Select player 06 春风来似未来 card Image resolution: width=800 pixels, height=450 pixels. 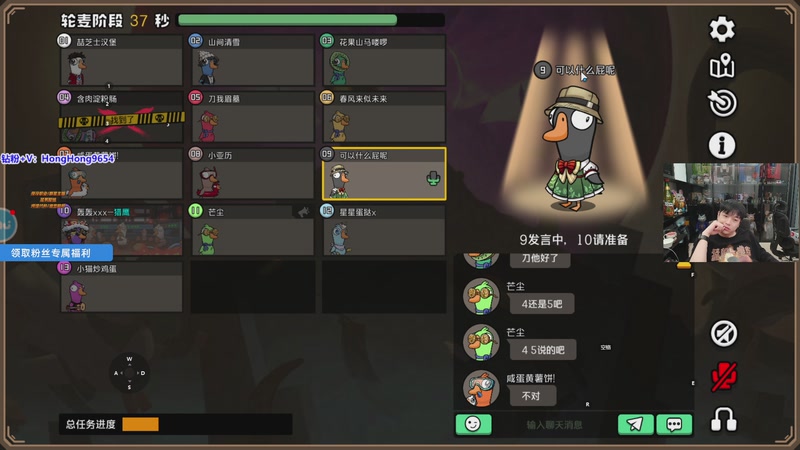pos(382,117)
